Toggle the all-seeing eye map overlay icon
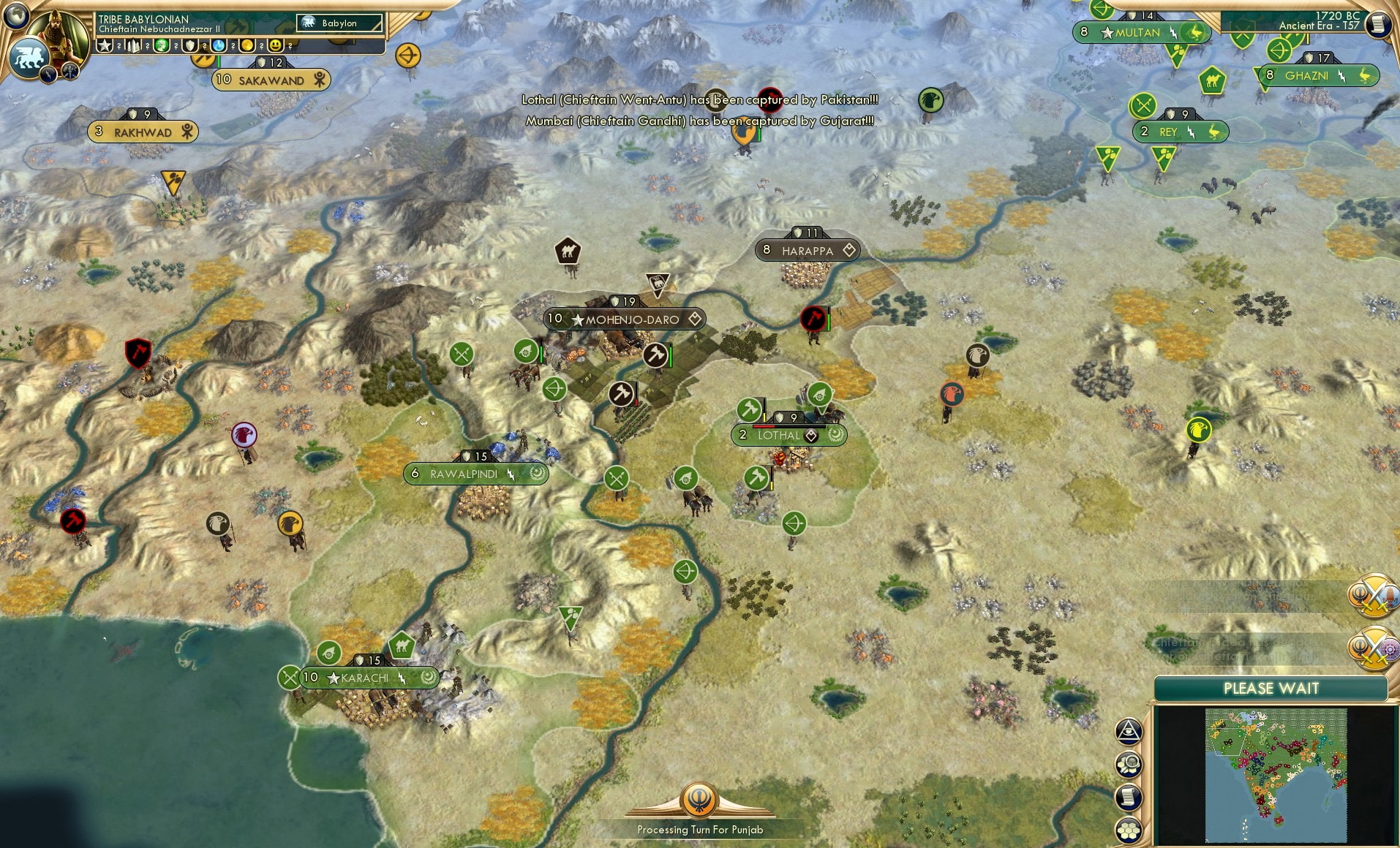The image size is (1400, 848). tap(1129, 731)
